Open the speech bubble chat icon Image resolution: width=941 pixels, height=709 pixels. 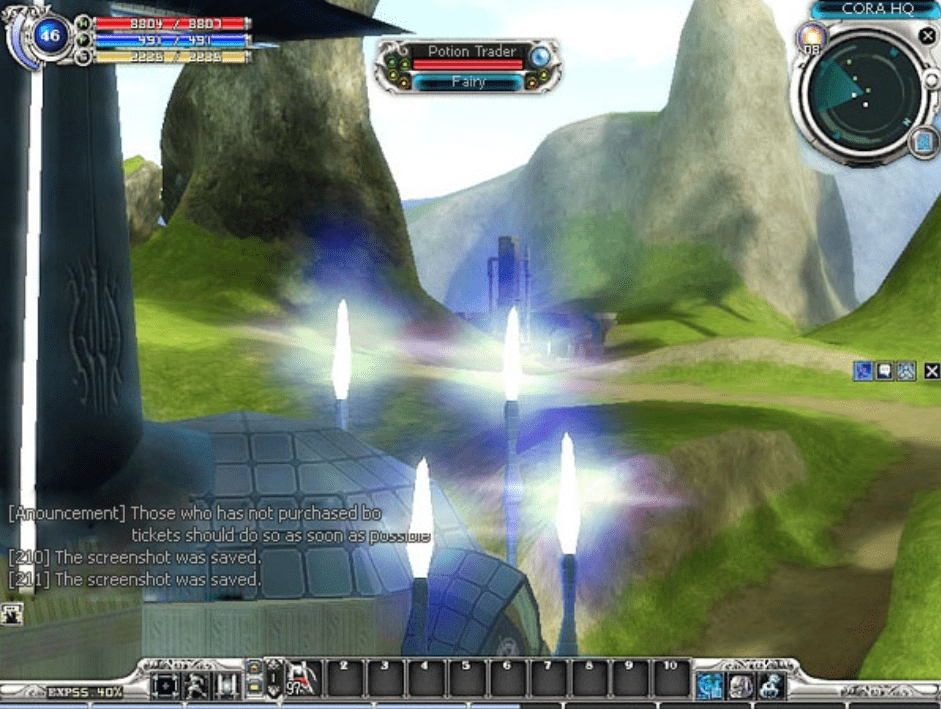coord(884,371)
